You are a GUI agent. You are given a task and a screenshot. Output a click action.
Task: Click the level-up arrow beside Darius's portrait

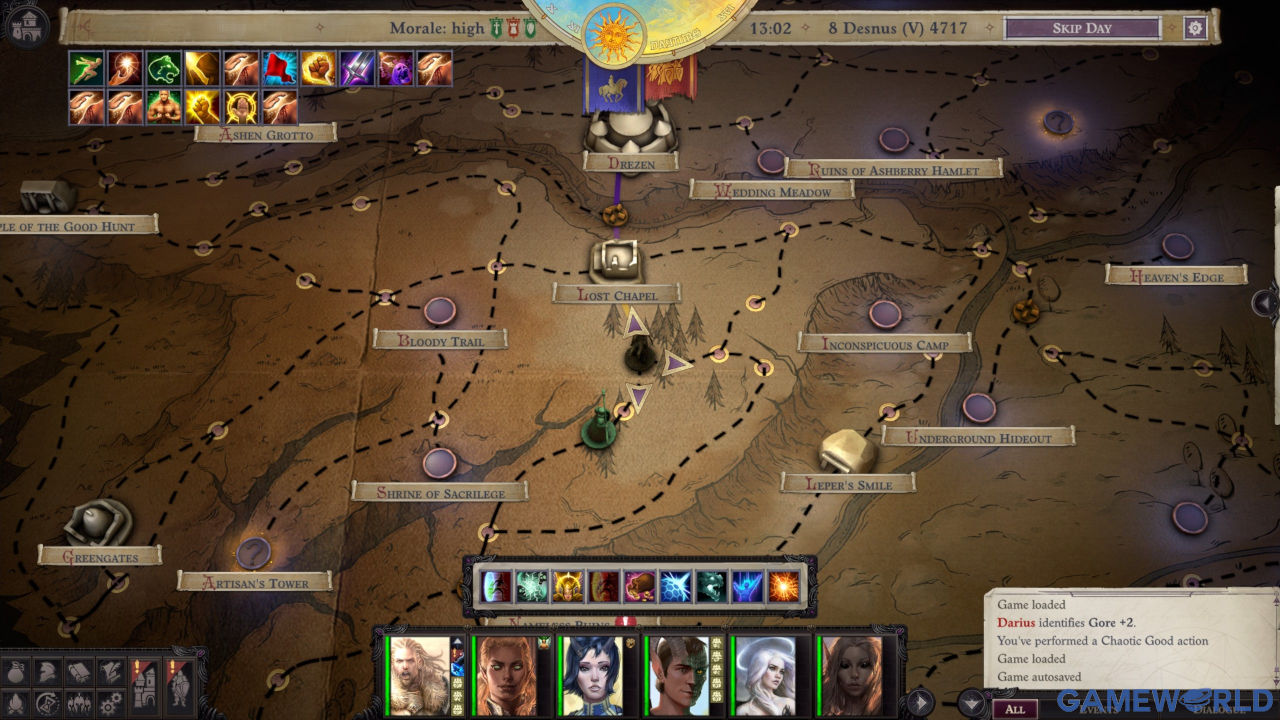click(x=455, y=638)
